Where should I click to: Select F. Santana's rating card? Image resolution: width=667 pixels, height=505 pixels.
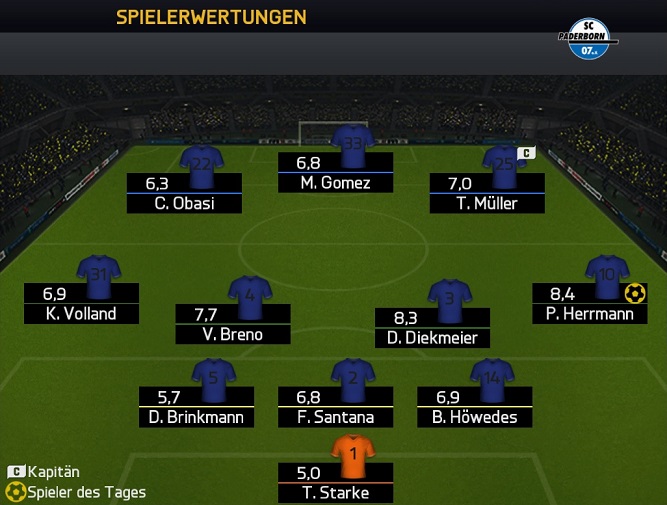[x=335, y=407]
